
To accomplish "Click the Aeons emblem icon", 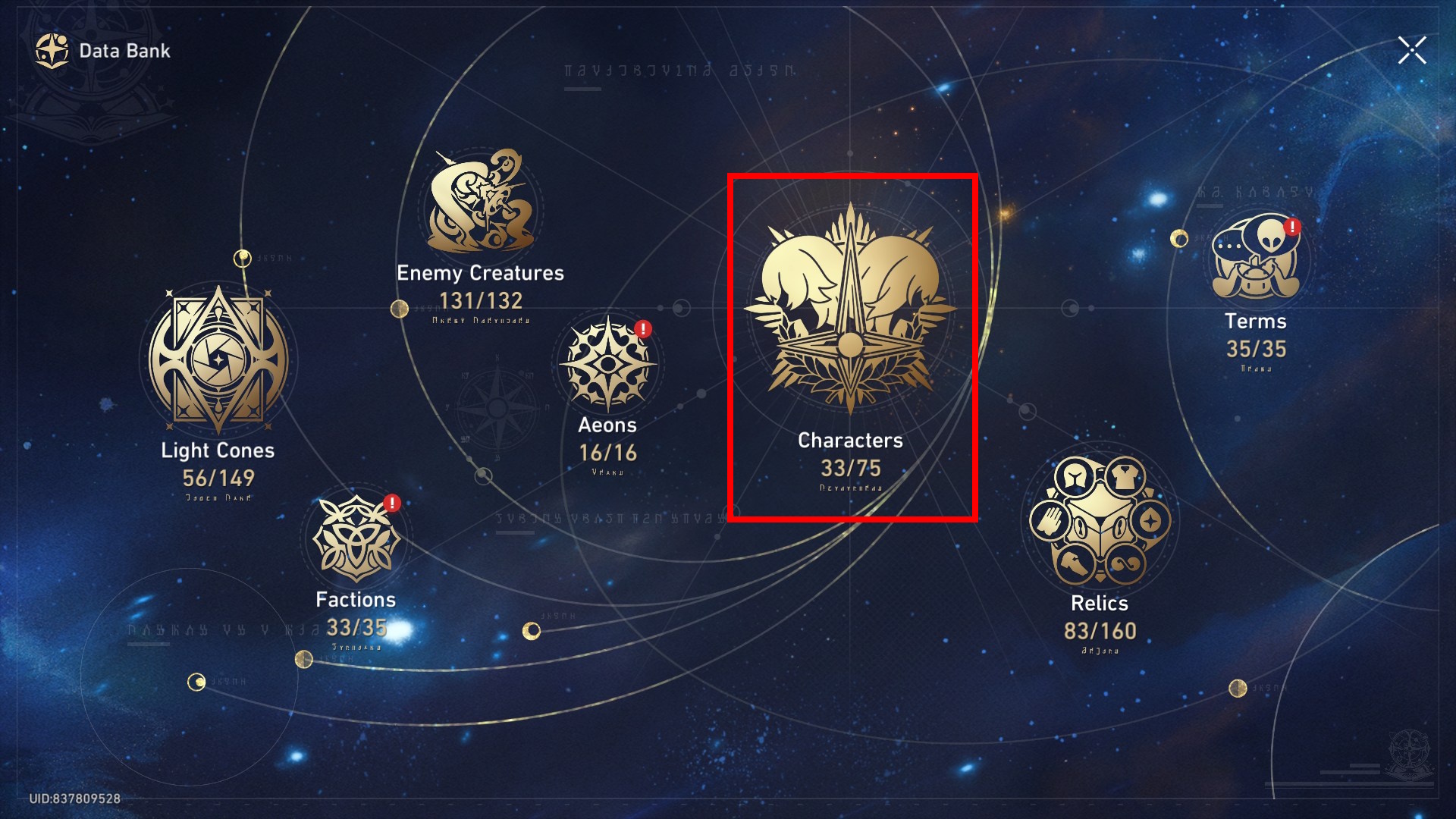I will click(x=607, y=364).
